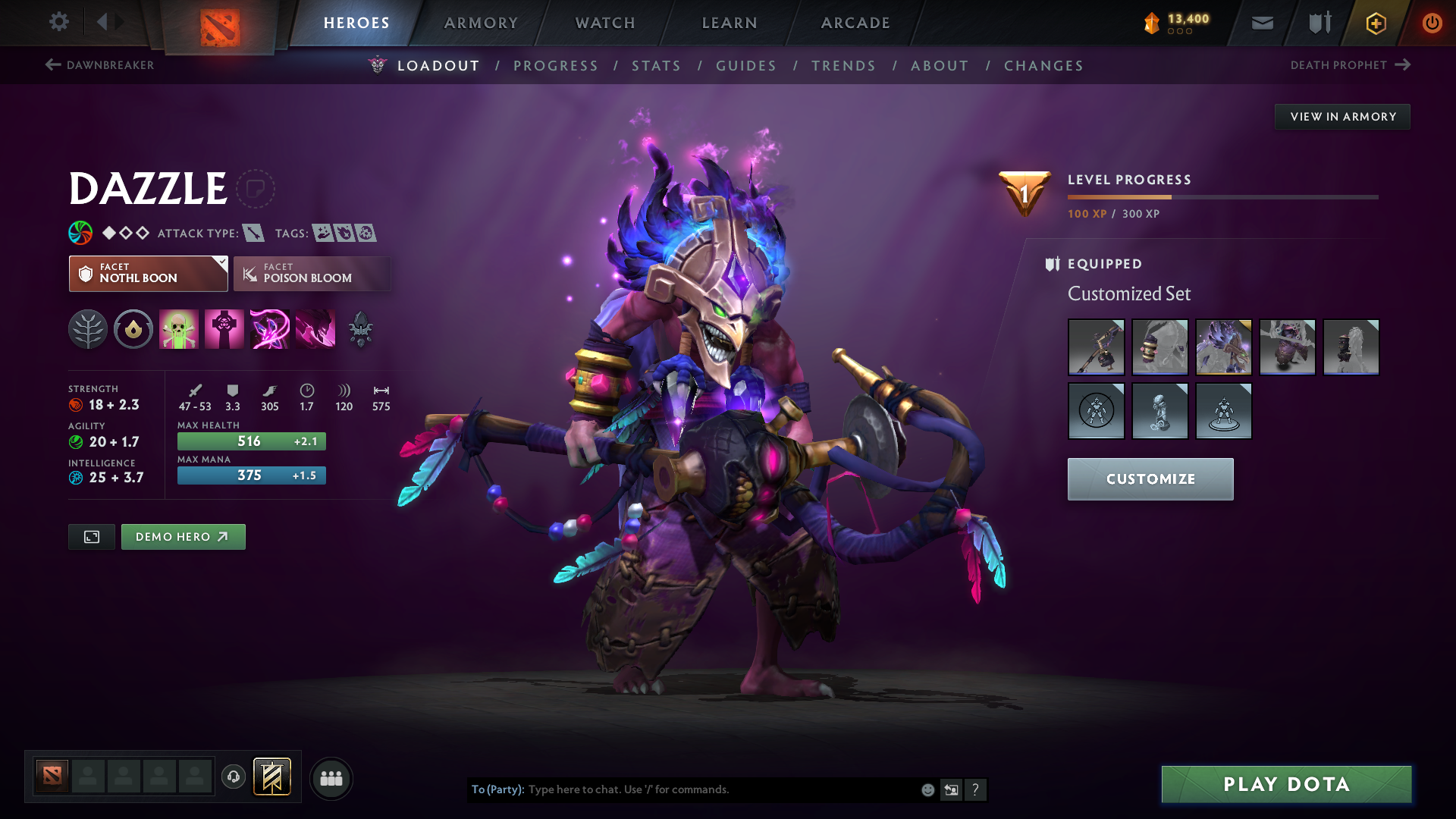Switch to the Armory tab
The width and height of the screenshot is (1456, 819).
(x=481, y=23)
